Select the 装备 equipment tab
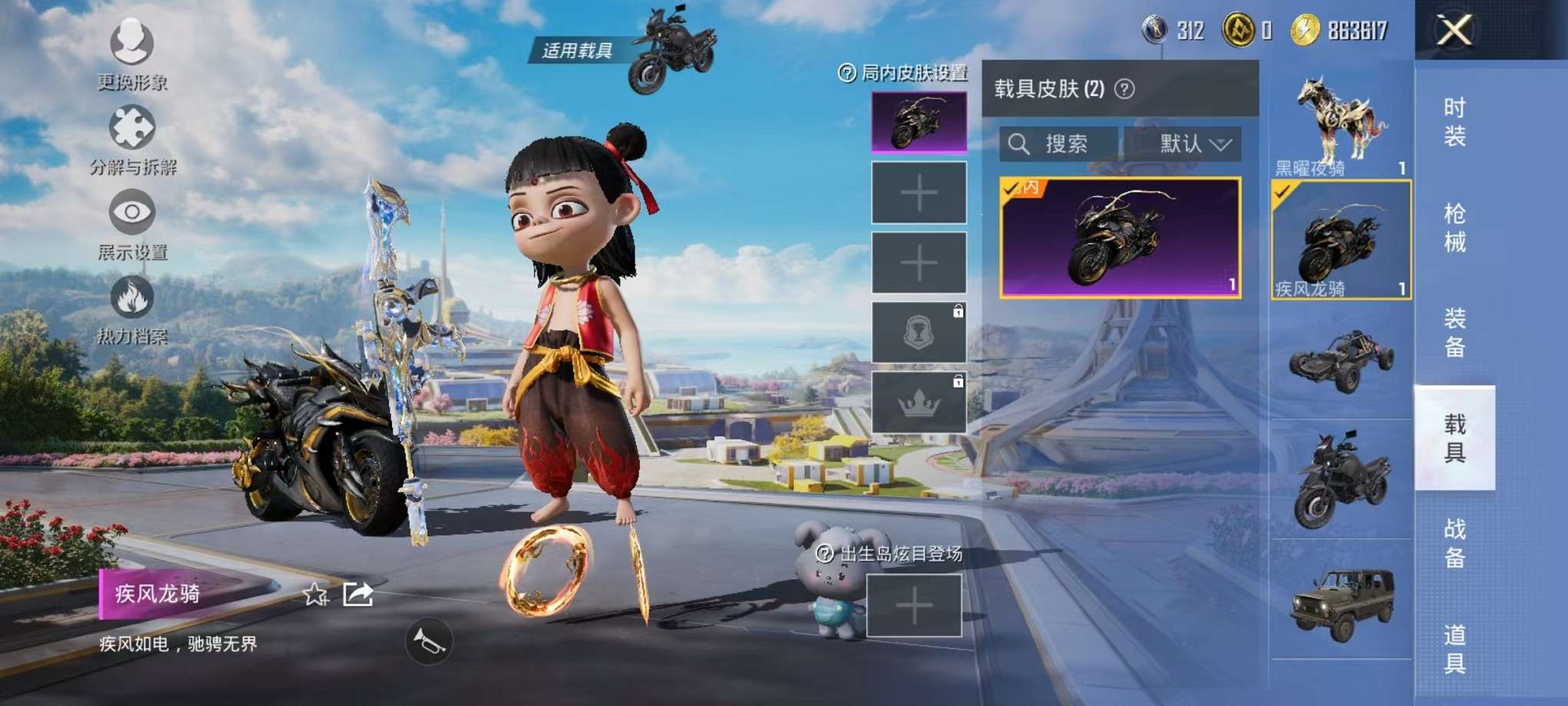This screenshot has height=706, width=1568. 1454,332
